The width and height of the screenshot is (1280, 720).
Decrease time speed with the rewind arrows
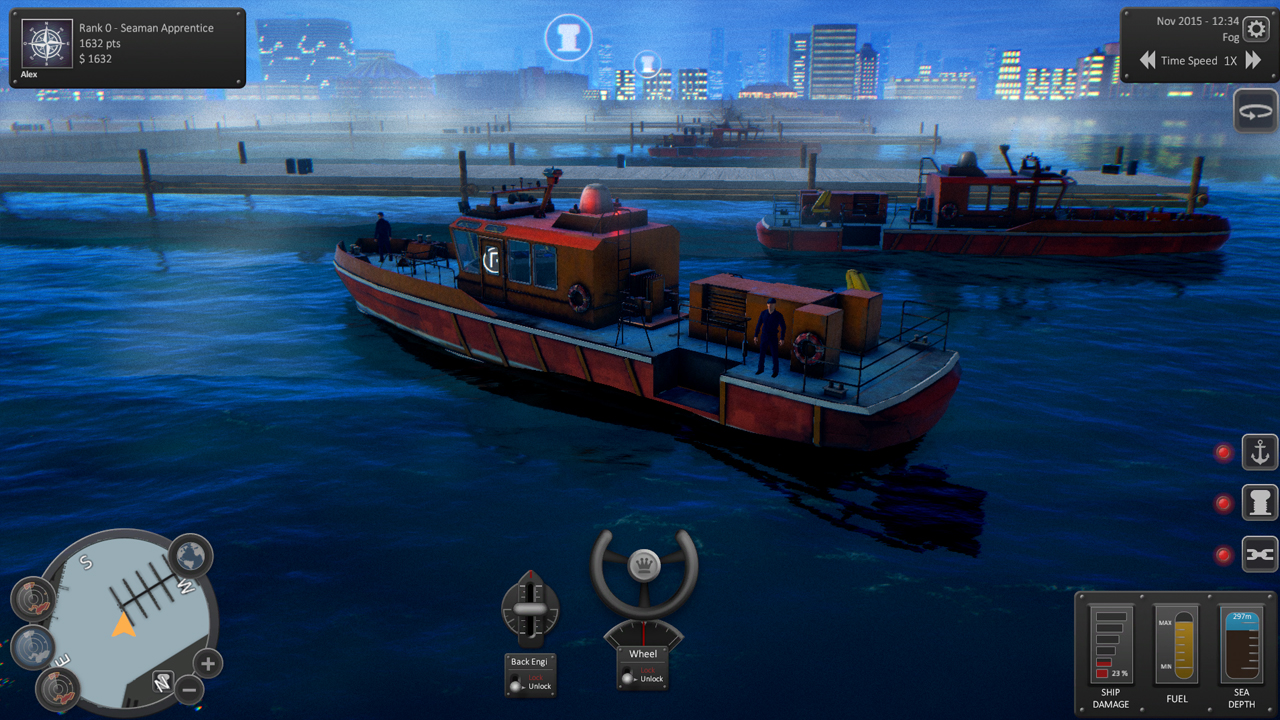[1147, 60]
